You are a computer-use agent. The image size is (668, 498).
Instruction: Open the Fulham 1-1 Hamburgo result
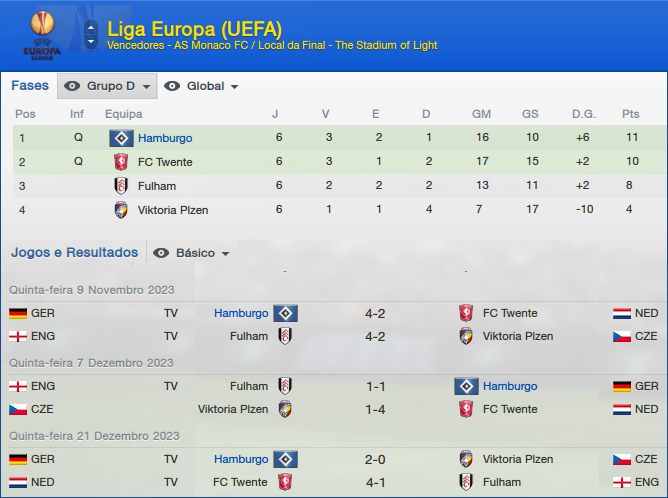[375, 386]
